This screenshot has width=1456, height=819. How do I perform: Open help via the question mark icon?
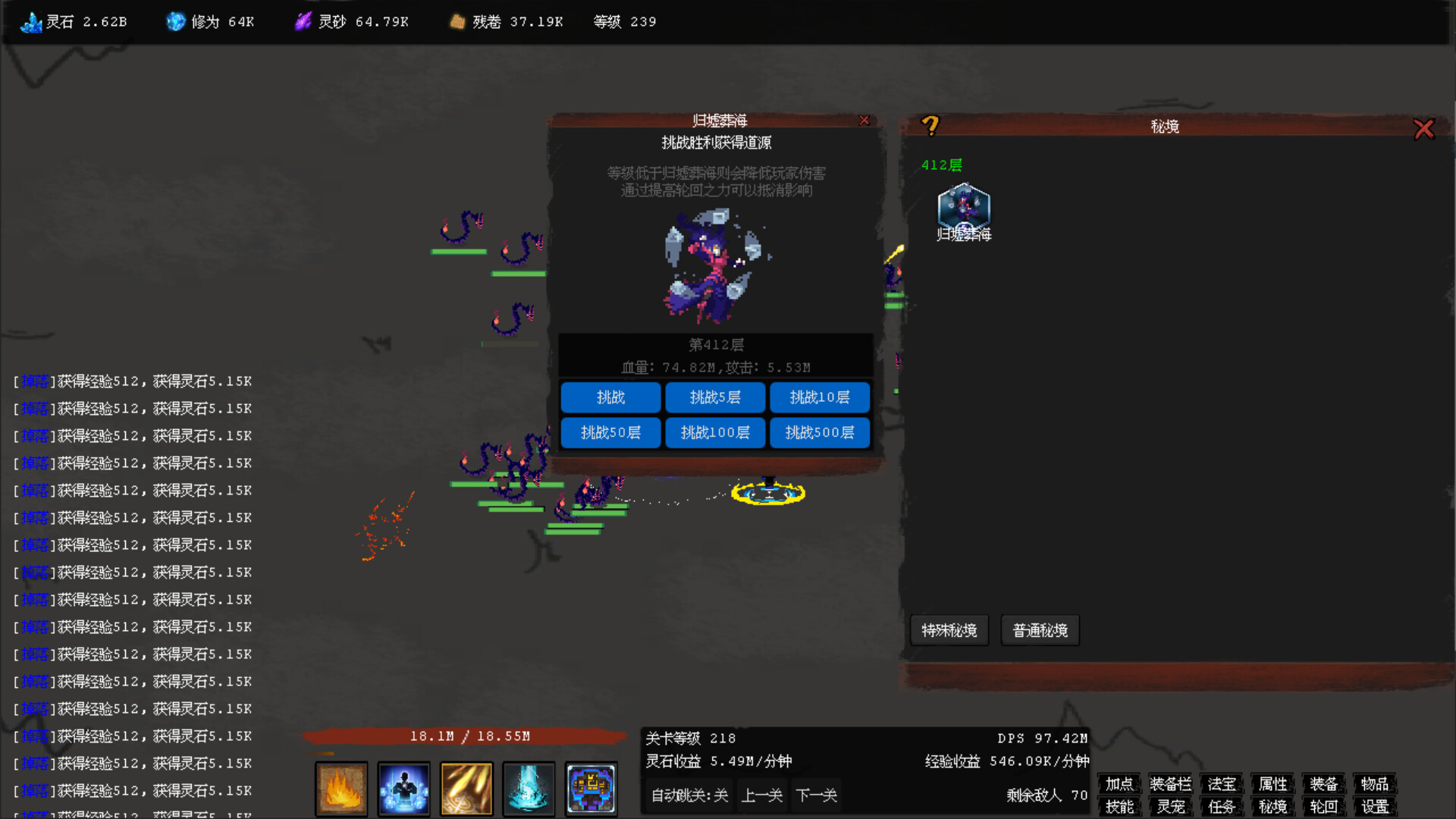(931, 127)
